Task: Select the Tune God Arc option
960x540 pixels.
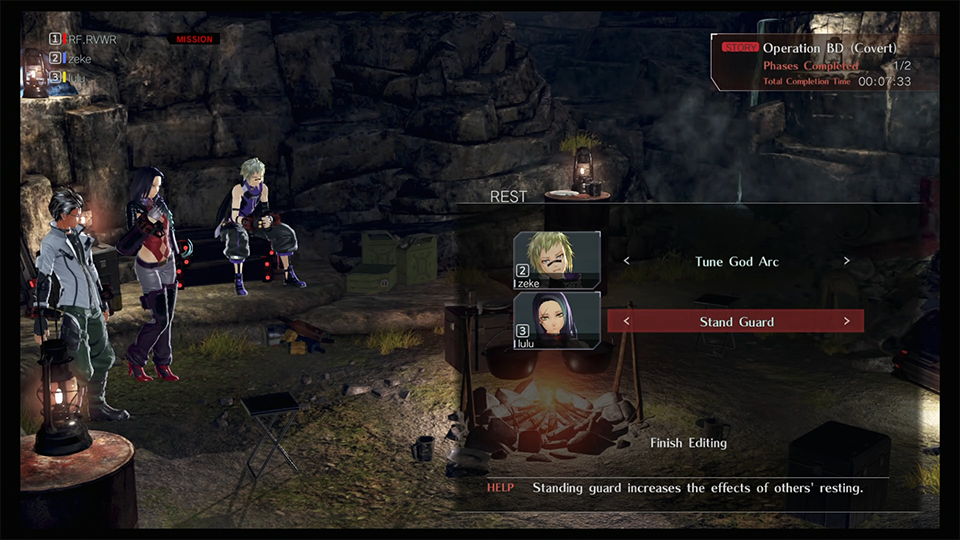Action: click(x=736, y=261)
